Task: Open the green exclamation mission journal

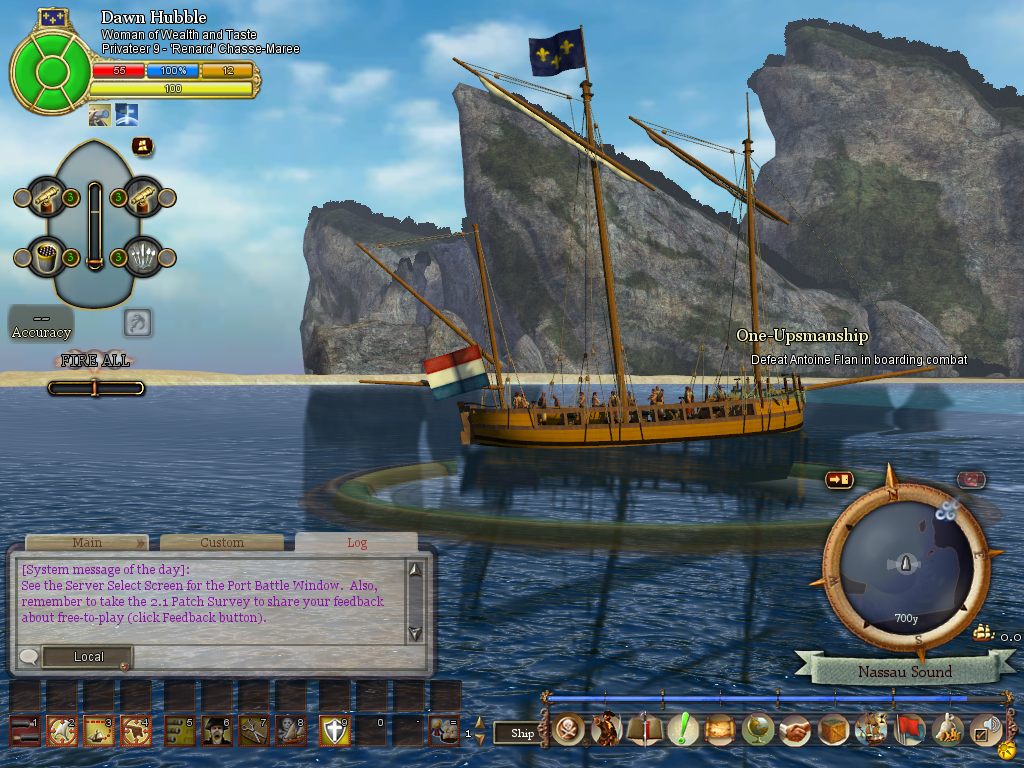Action: coord(683,730)
